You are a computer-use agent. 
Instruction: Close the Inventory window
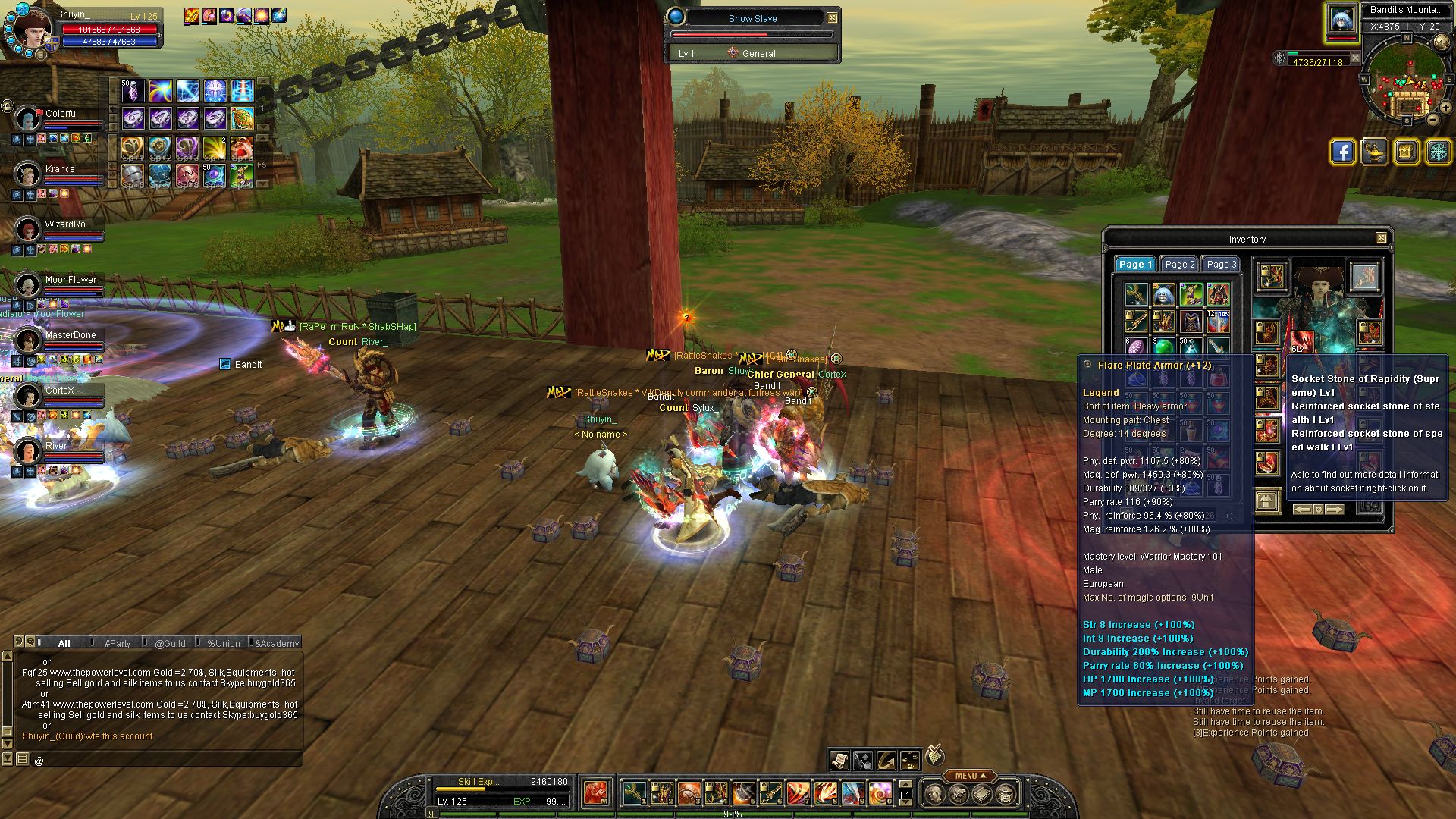coord(1382,238)
